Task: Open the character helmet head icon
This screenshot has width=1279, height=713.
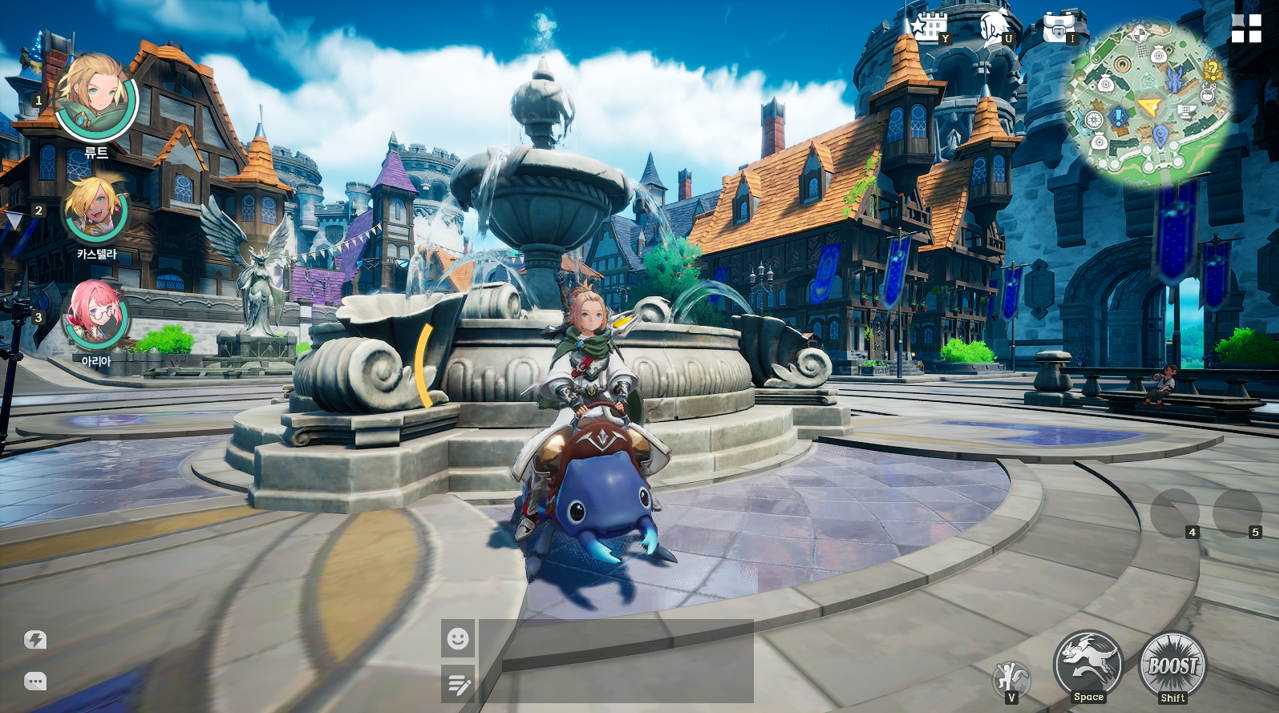Action: (994, 27)
